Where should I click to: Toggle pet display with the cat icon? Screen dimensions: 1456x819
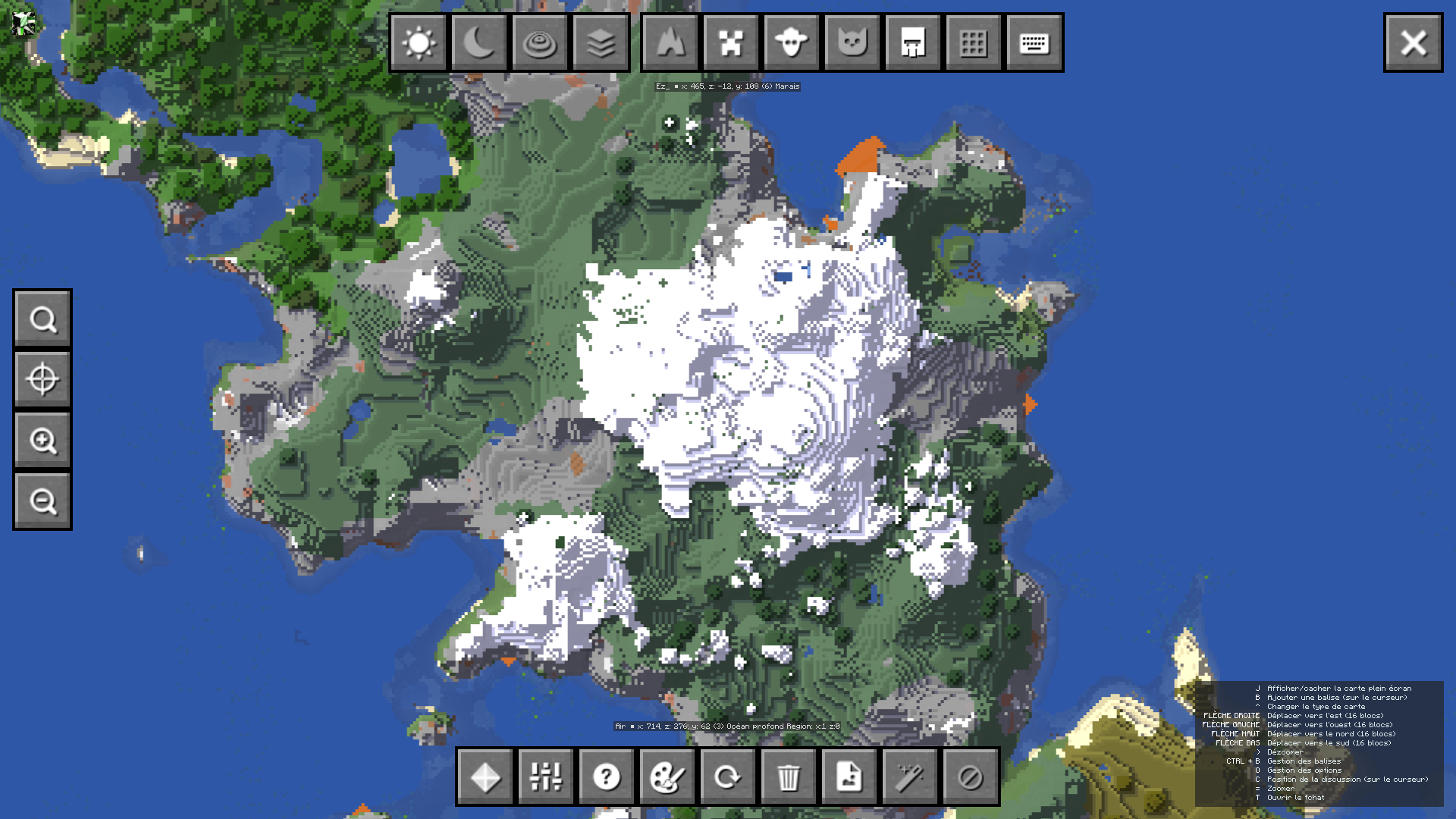pyautogui.click(x=851, y=42)
